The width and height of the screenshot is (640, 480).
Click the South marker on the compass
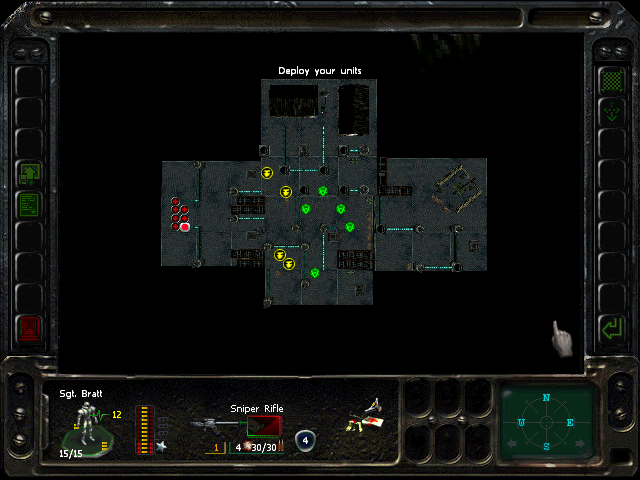[546, 446]
